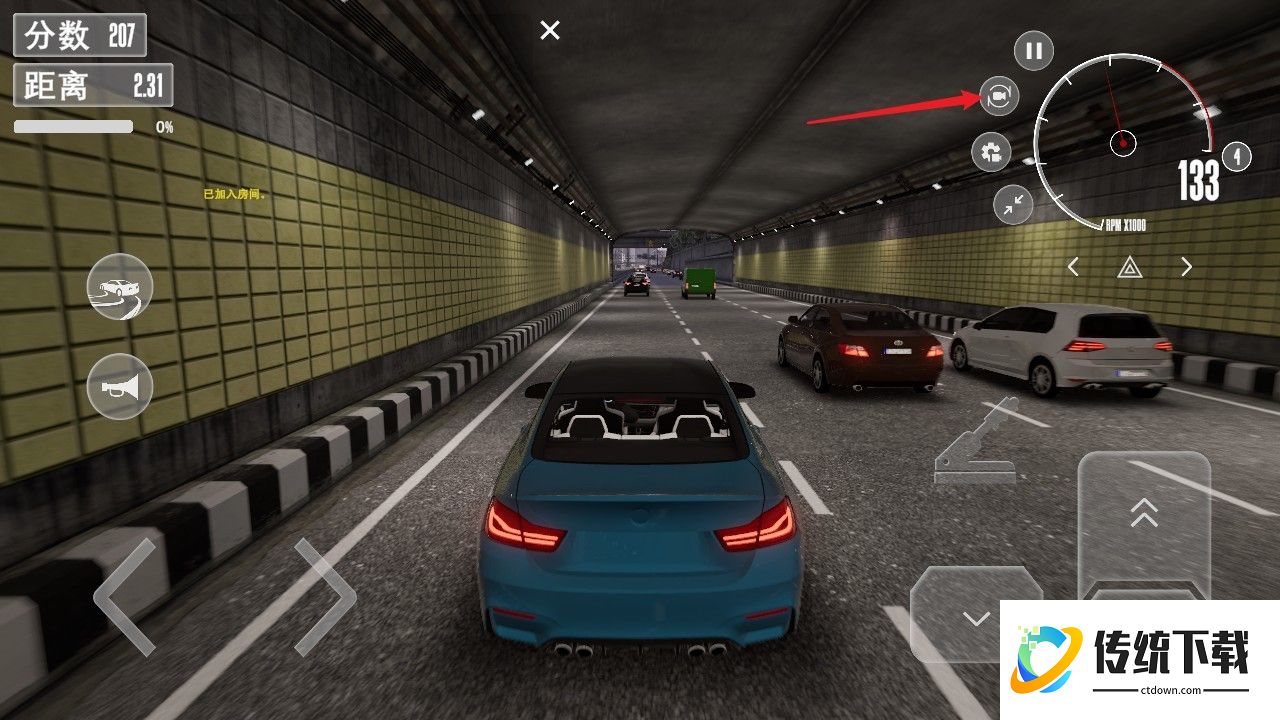Pull the handbrake lever
Viewport: 1280px width, 720px height.
pyautogui.click(x=975, y=445)
